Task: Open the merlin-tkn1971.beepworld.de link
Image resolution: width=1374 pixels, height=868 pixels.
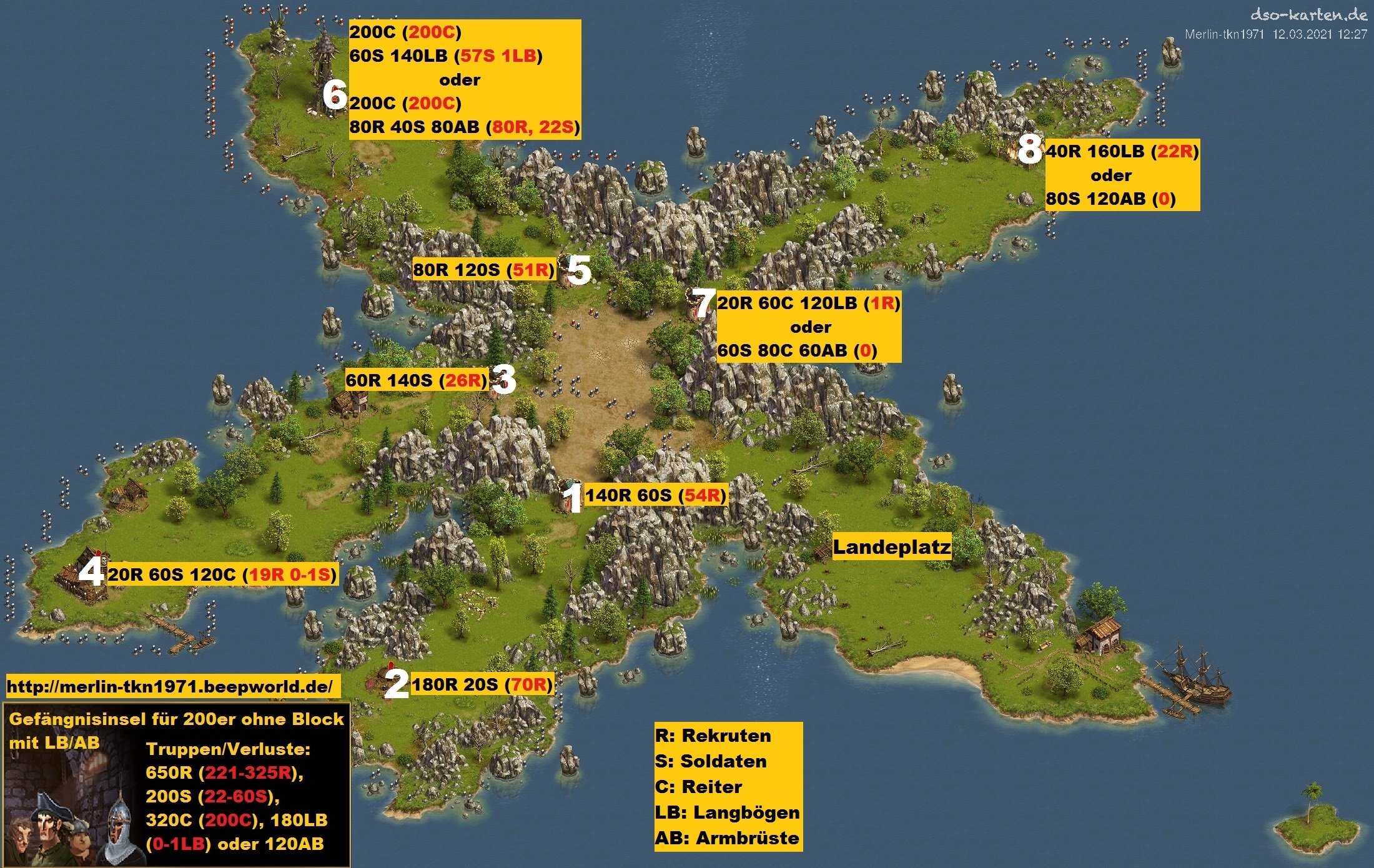Action: coord(170,687)
